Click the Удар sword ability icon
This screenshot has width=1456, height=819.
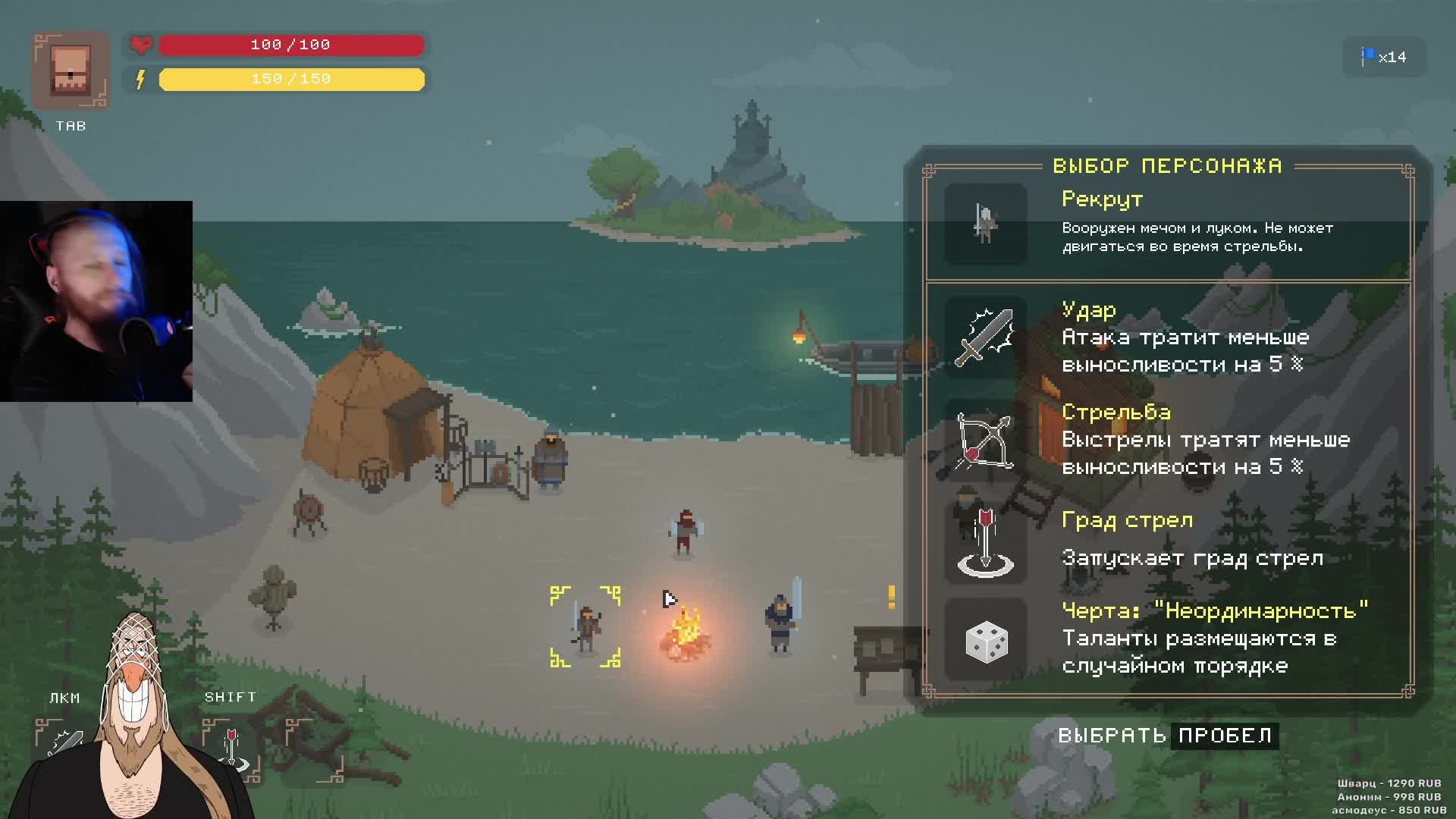(985, 337)
